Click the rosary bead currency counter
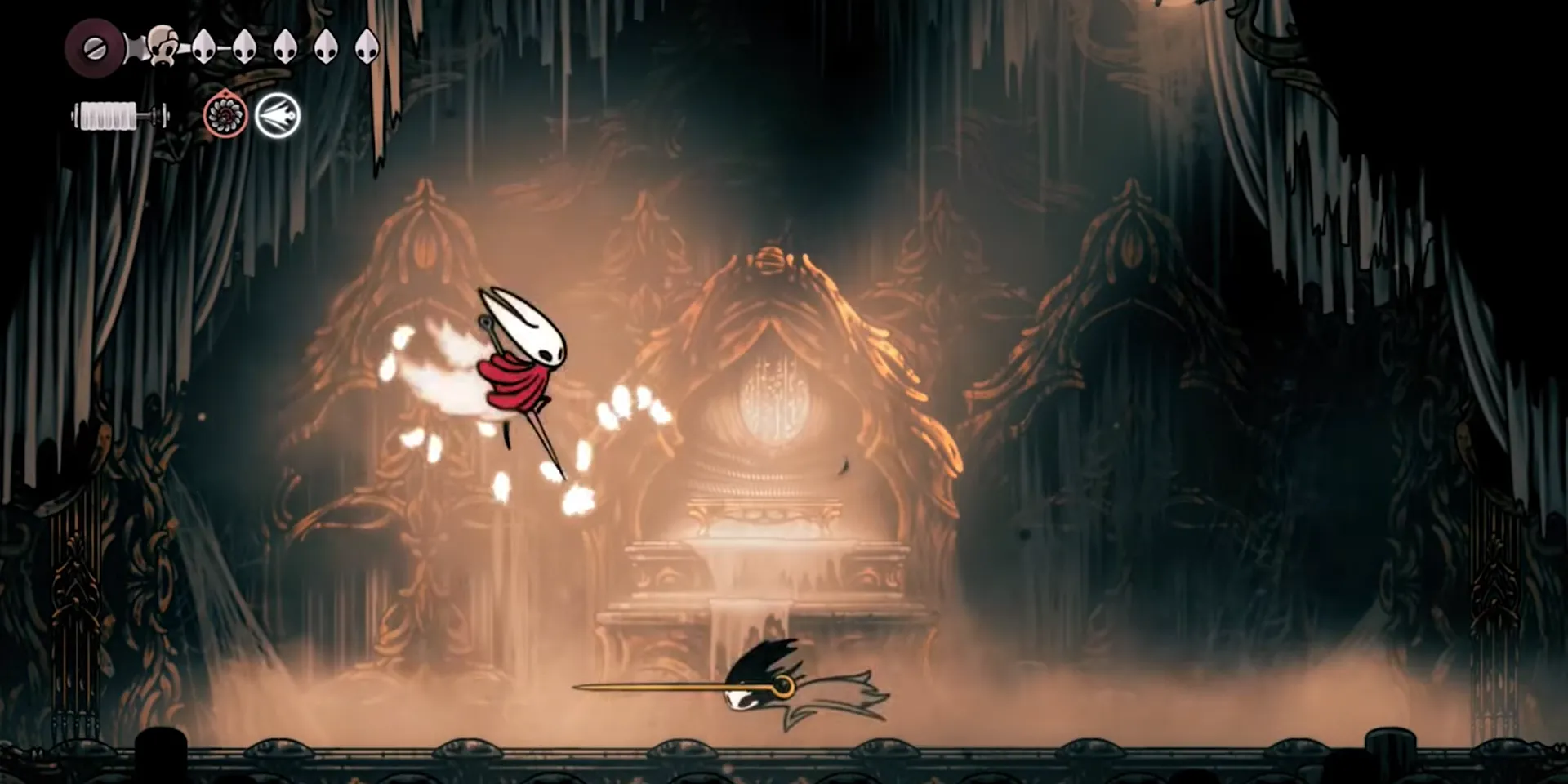Image resolution: width=1568 pixels, height=784 pixels. [x=94, y=47]
